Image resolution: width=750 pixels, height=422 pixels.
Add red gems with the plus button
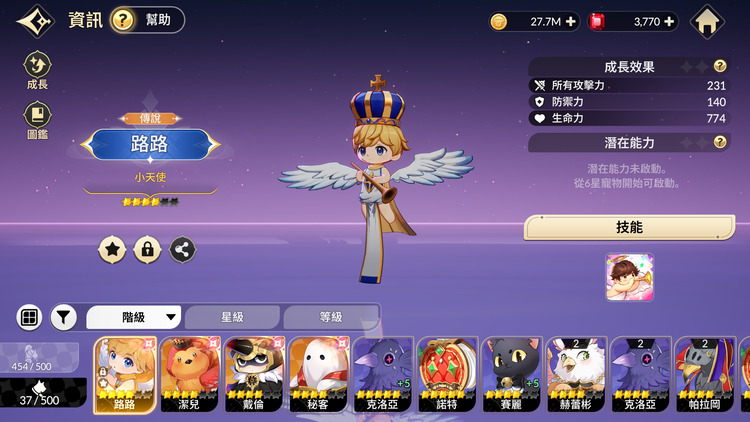pyautogui.click(x=669, y=21)
